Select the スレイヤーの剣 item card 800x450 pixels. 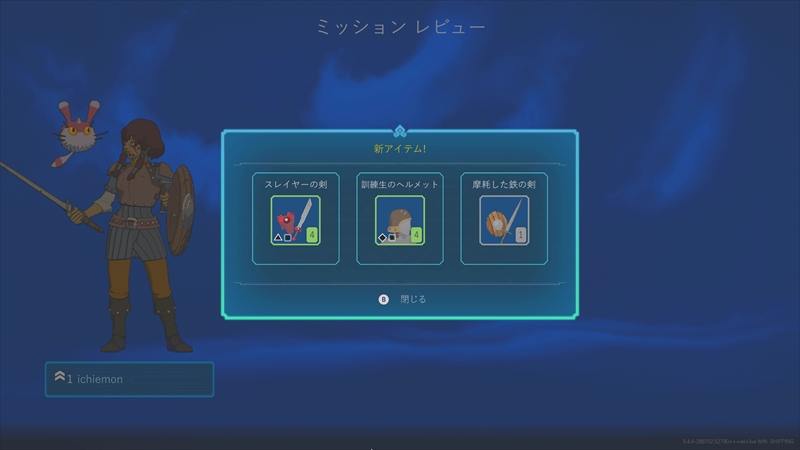[x=295, y=219]
